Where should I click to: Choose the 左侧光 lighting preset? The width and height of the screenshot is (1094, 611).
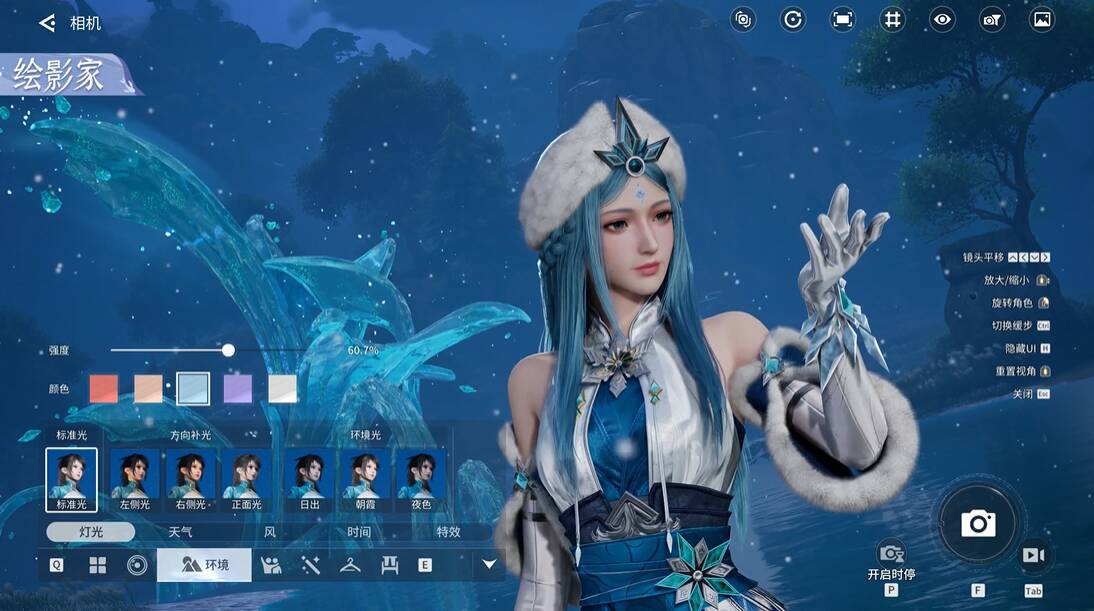pos(134,479)
